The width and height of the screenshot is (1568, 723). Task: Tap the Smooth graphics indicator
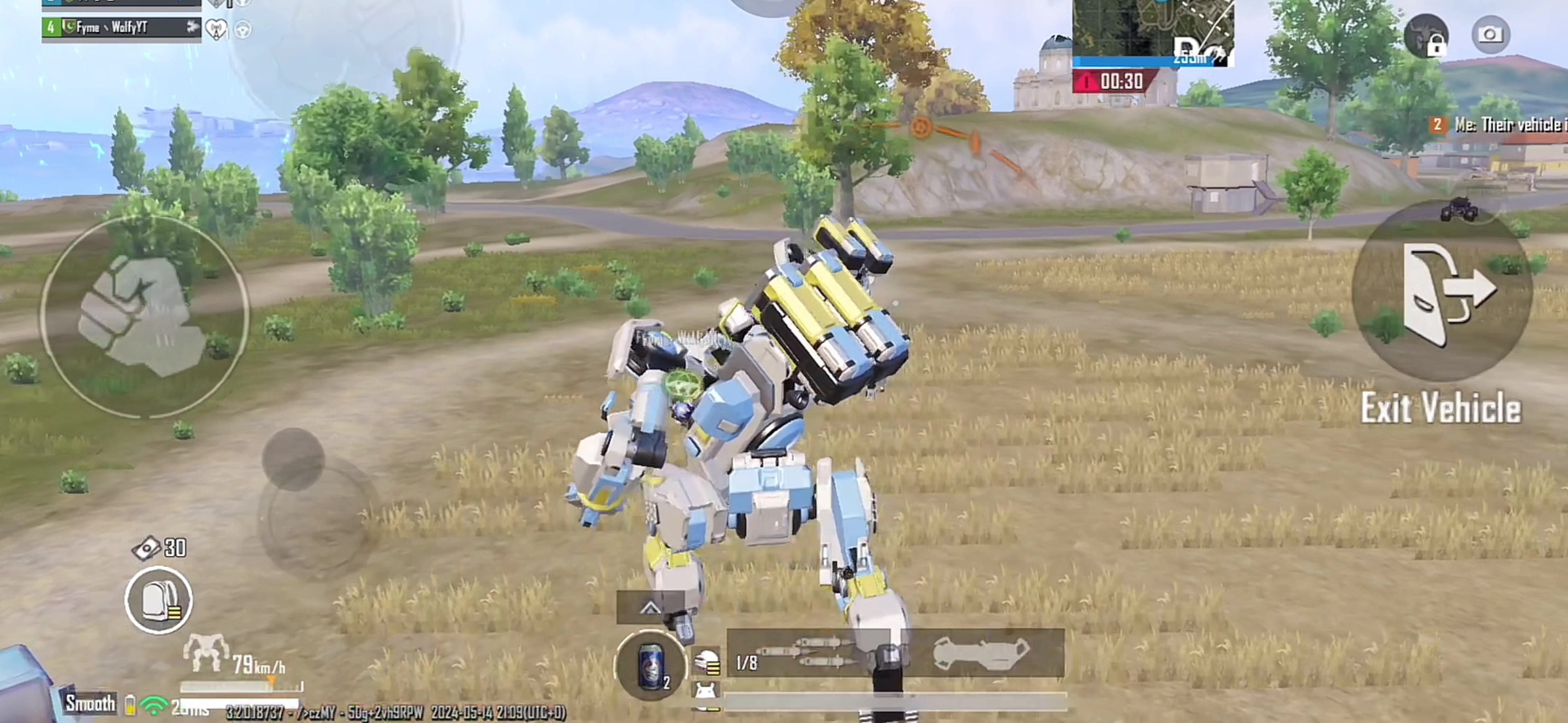pos(90,703)
